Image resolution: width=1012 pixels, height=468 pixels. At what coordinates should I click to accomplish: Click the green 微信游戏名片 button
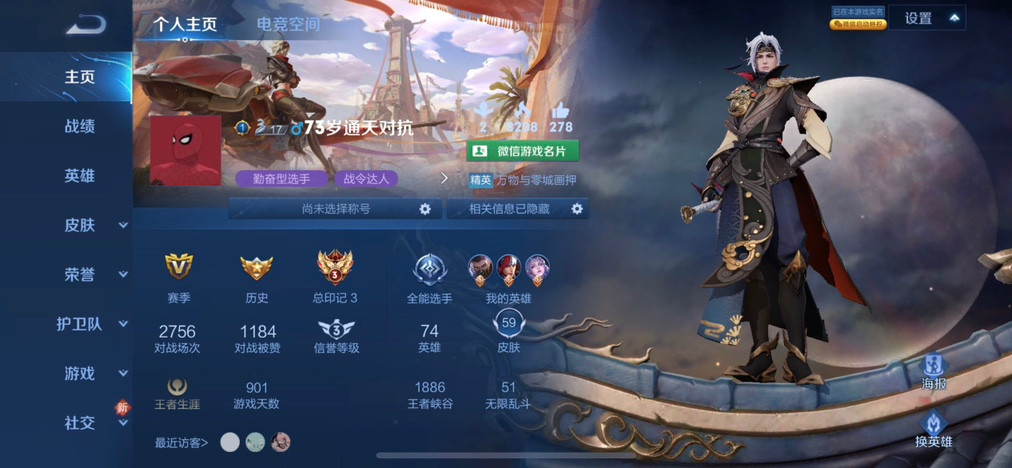tap(523, 151)
